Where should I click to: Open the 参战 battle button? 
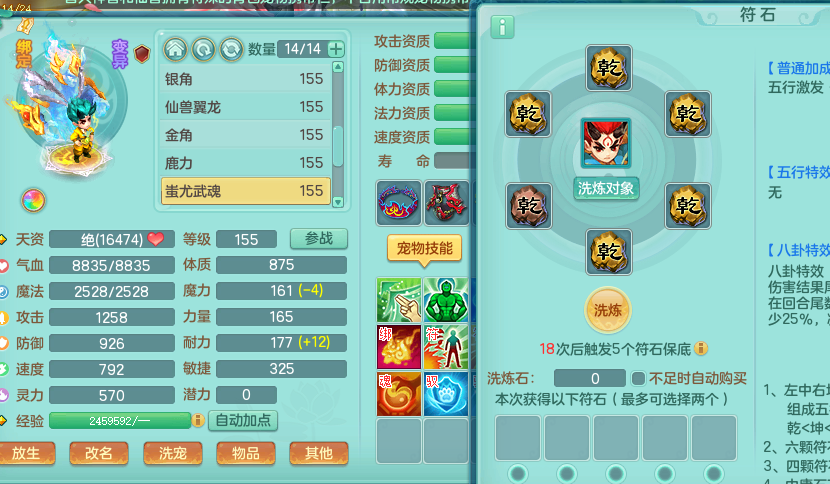318,238
